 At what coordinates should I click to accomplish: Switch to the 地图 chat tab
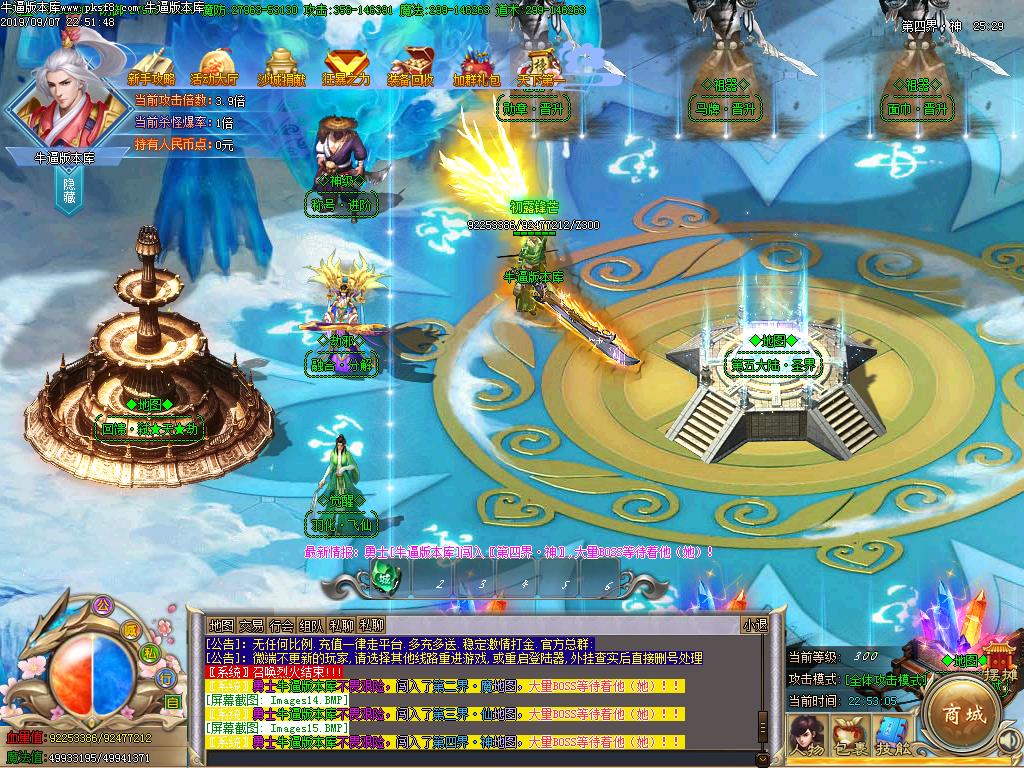tap(221, 626)
